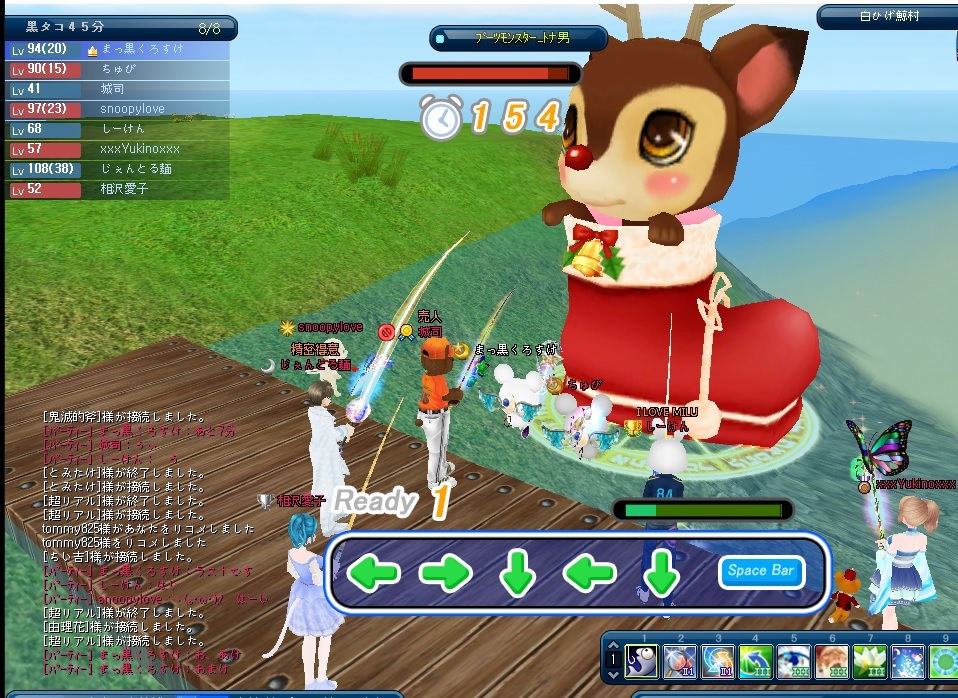This screenshot has height=698, width=958.
Task: Click the 黒タコ４５分 party title bar
Action: click(x=120, y=27)
